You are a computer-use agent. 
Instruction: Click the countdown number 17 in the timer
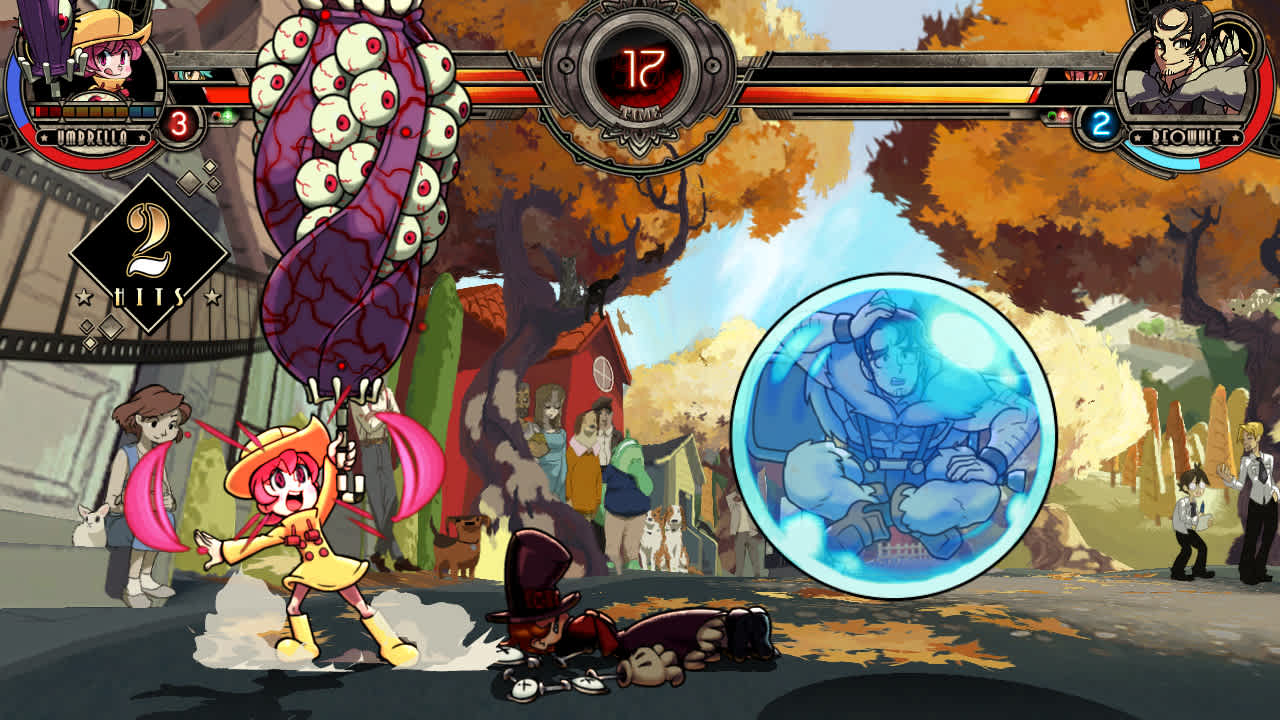642,67
